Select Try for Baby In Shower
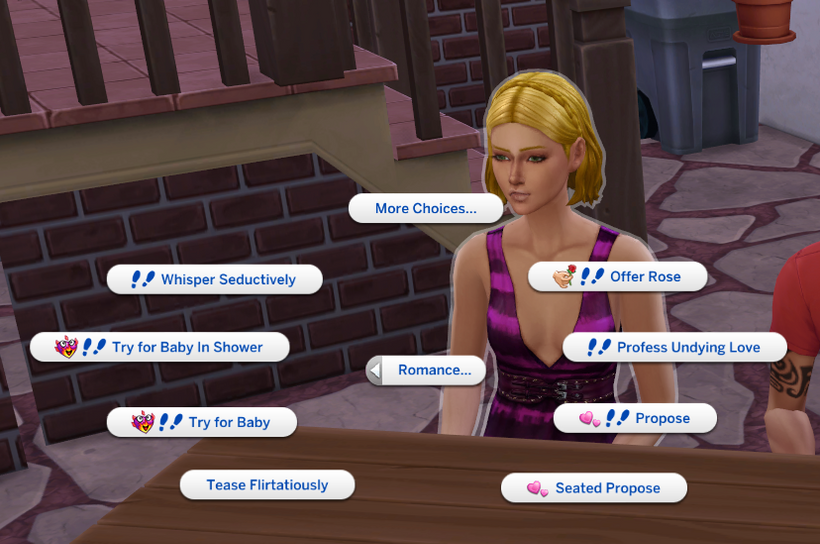This screenshot has width=820, height=544. (160, 347)
